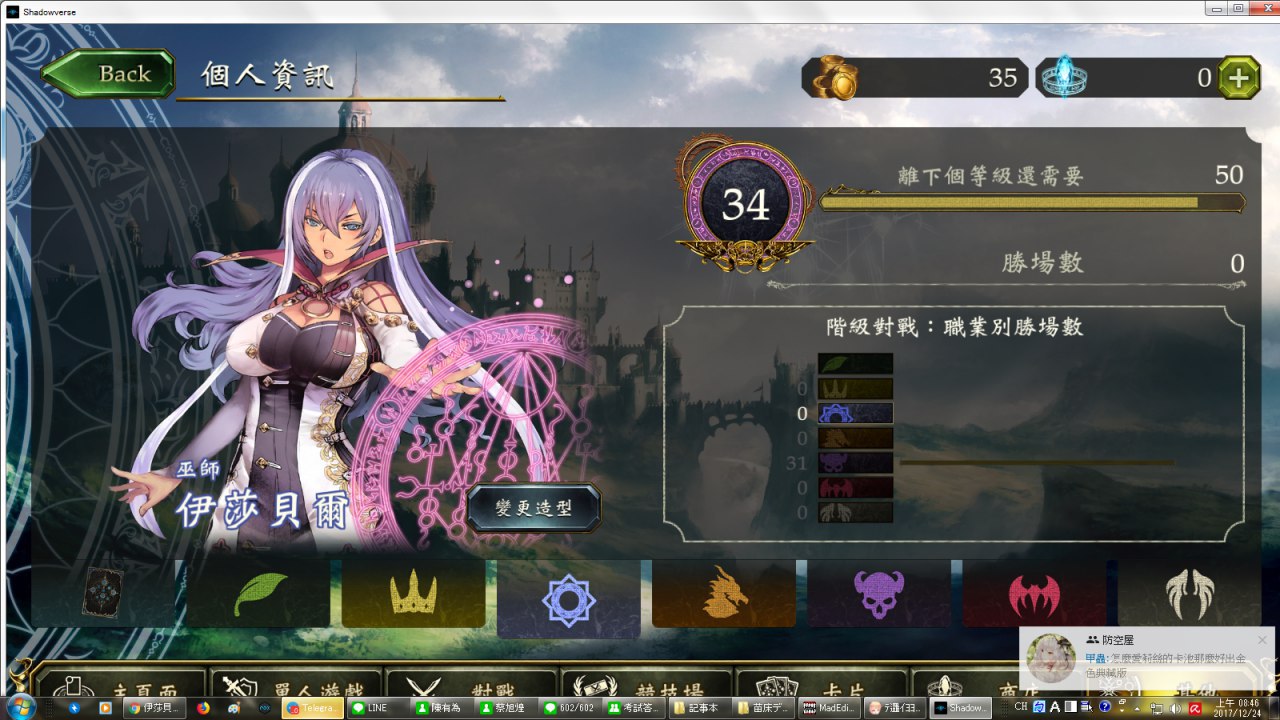Choose the red bat Bloodcraft tab
The width and height of the screenshot is (1280, 720).
(1034, 593)
